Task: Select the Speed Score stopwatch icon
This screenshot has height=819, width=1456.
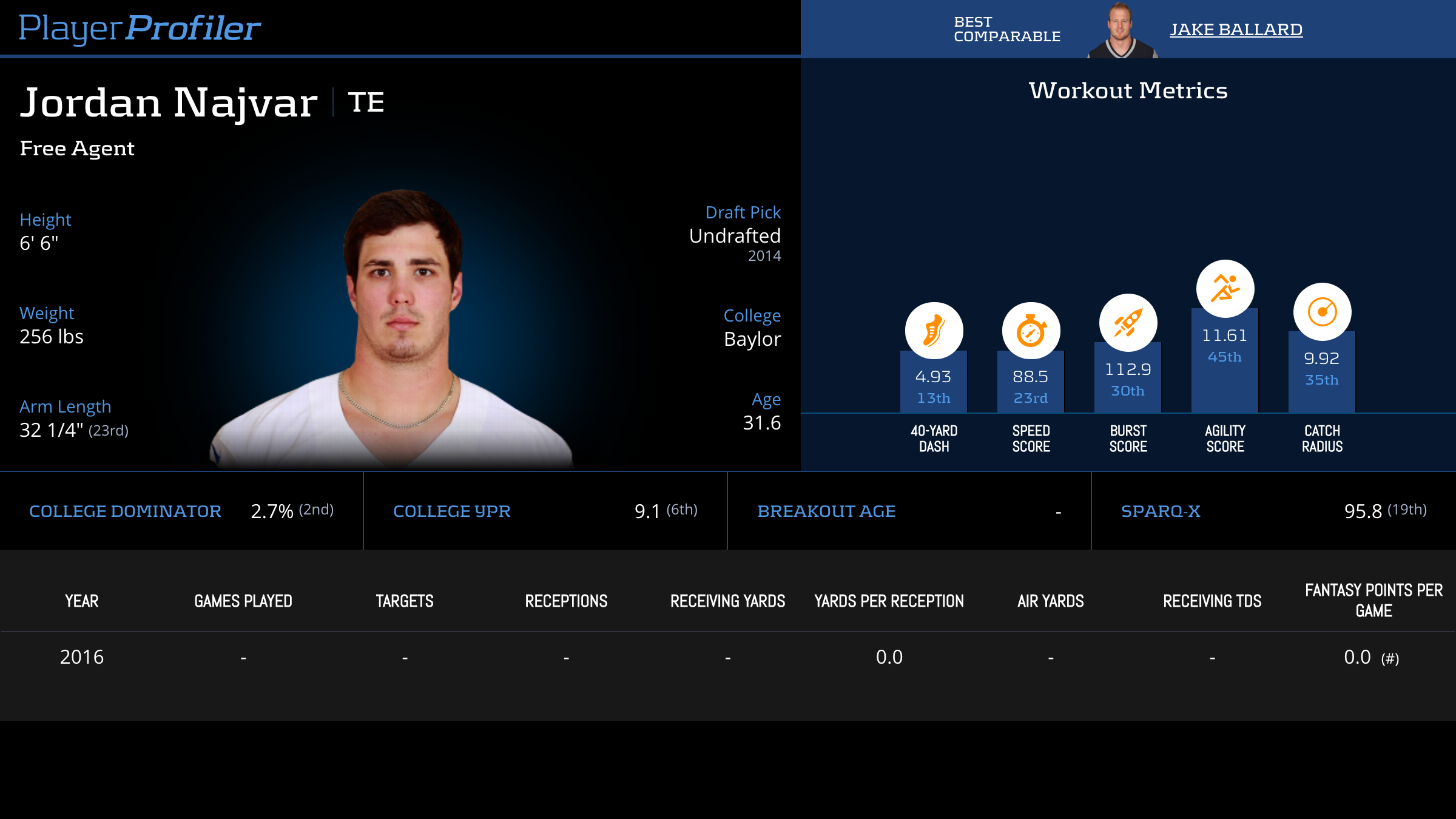Action: [1031, 331]
